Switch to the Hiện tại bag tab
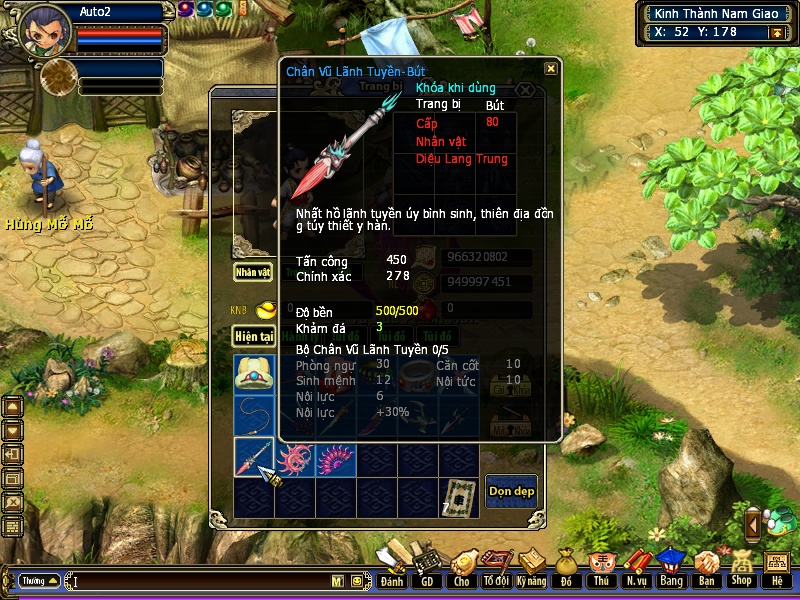800x600 pixels. [x=254, y=336]
